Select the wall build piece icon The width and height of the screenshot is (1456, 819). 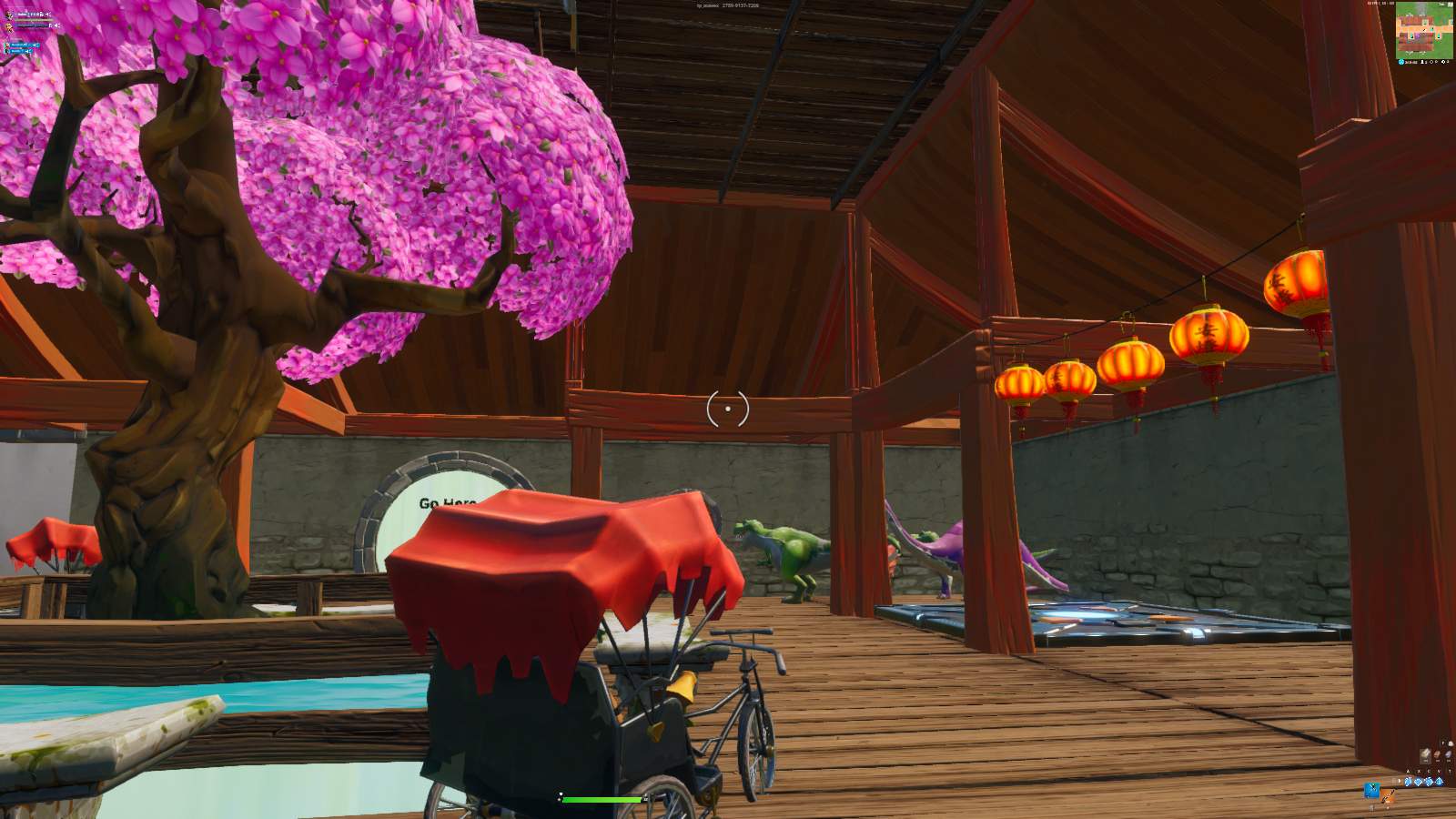point(1409,782)
